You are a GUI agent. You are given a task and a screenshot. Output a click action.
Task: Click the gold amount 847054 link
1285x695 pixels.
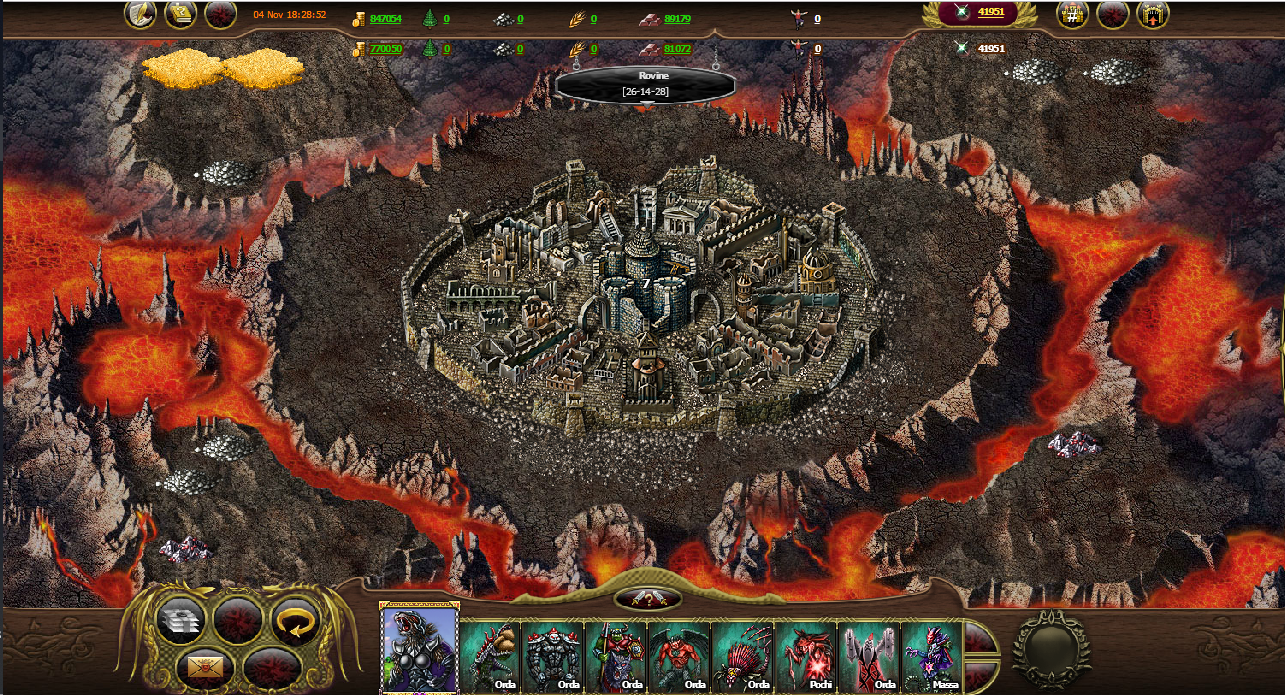[385, 19]
